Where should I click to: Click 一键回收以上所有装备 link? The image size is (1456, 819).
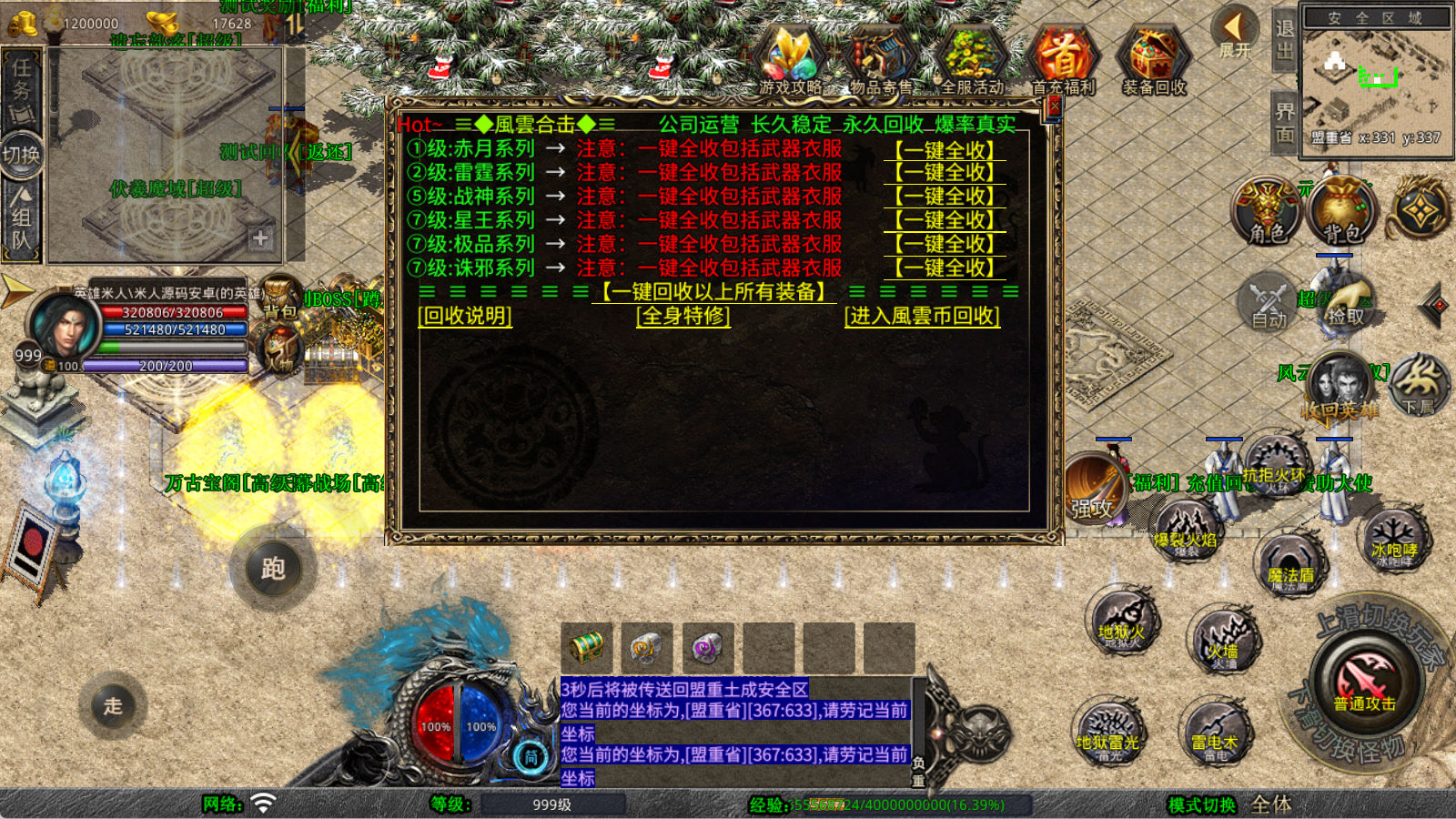[713, 292]
